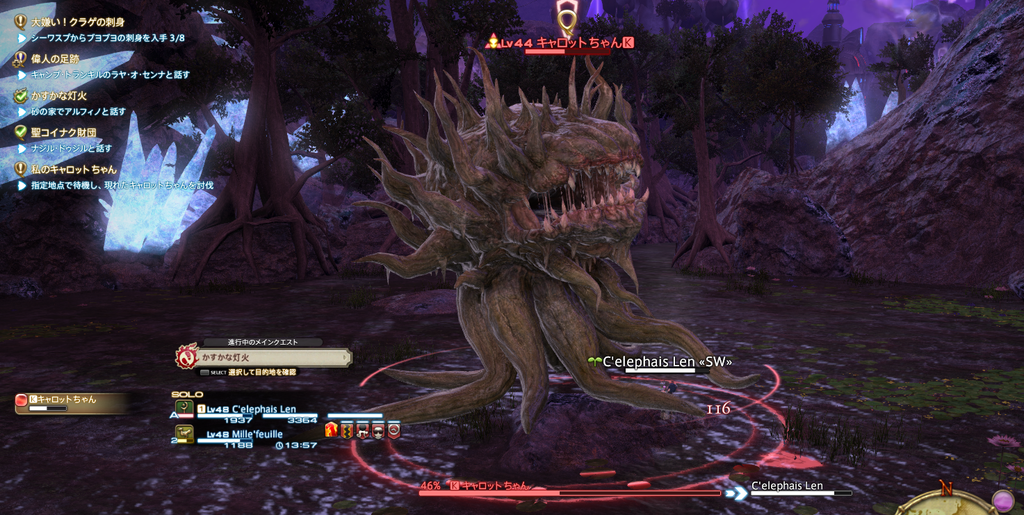Click the main scenario quest banner かすかな灯火
The image size is (1024, 515).
pyautogui.click(x=268, y=356)
